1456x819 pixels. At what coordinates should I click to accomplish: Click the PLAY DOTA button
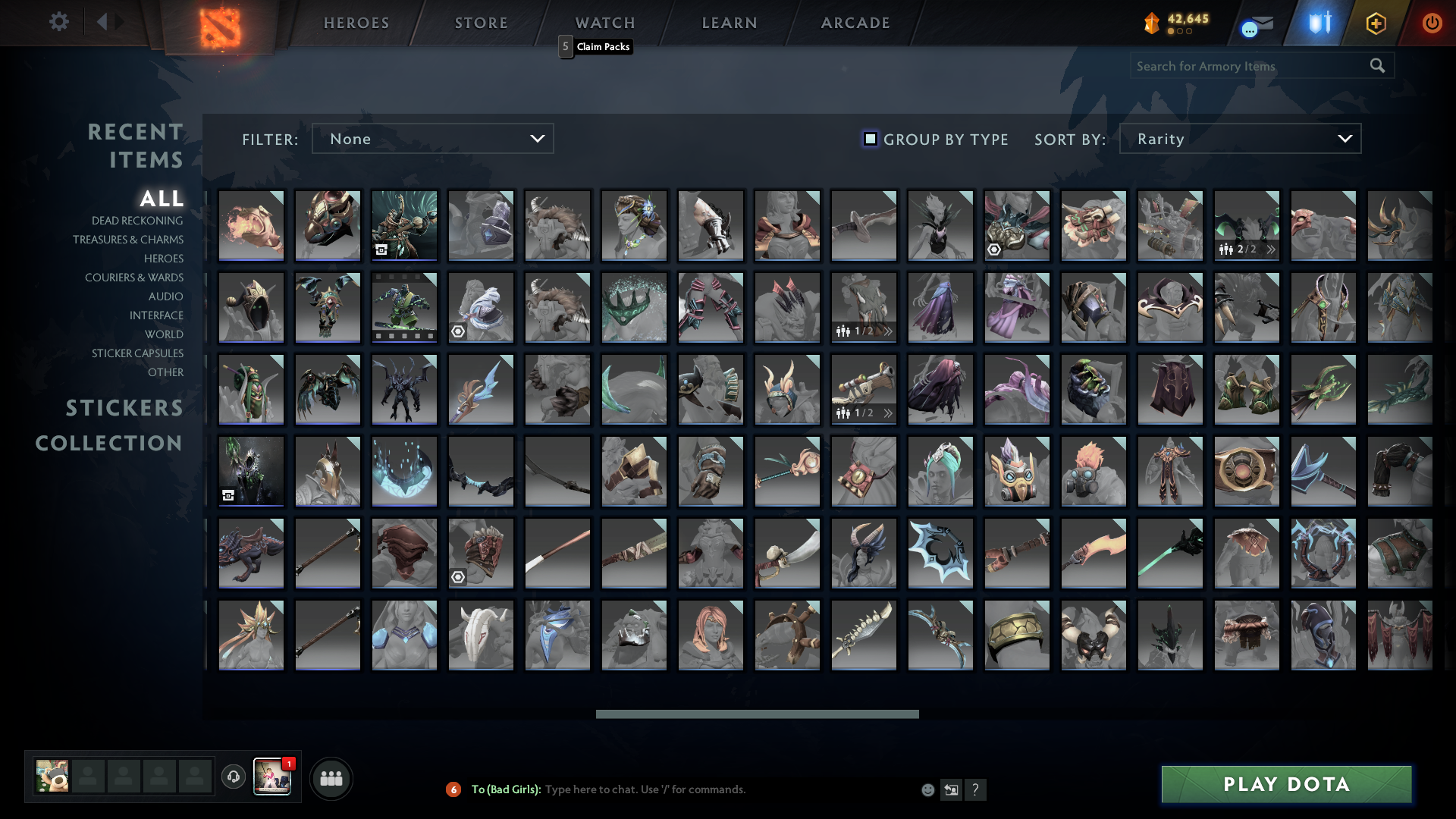(1285, 785)
